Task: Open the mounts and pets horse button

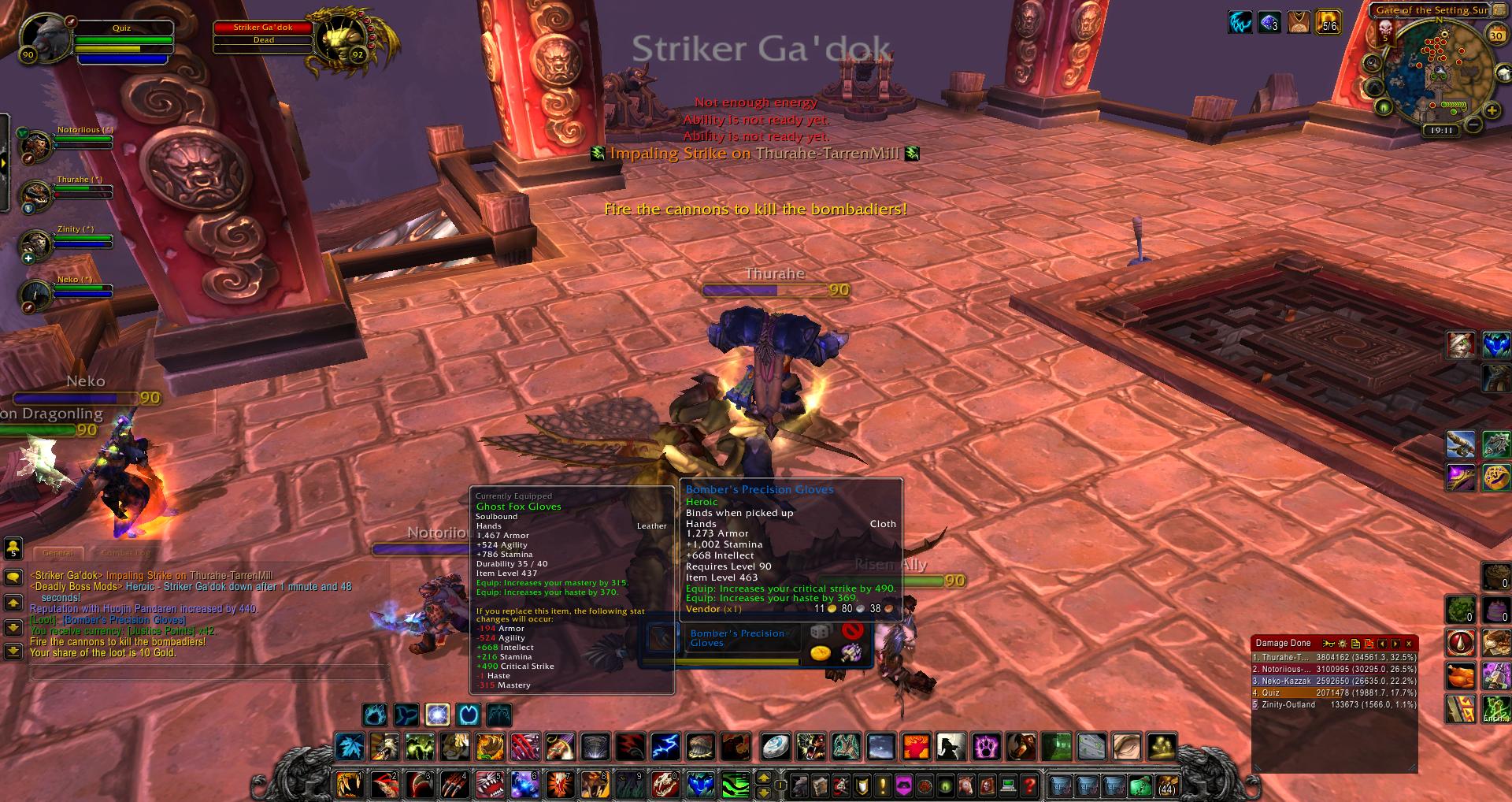Action: coord(966,785)
